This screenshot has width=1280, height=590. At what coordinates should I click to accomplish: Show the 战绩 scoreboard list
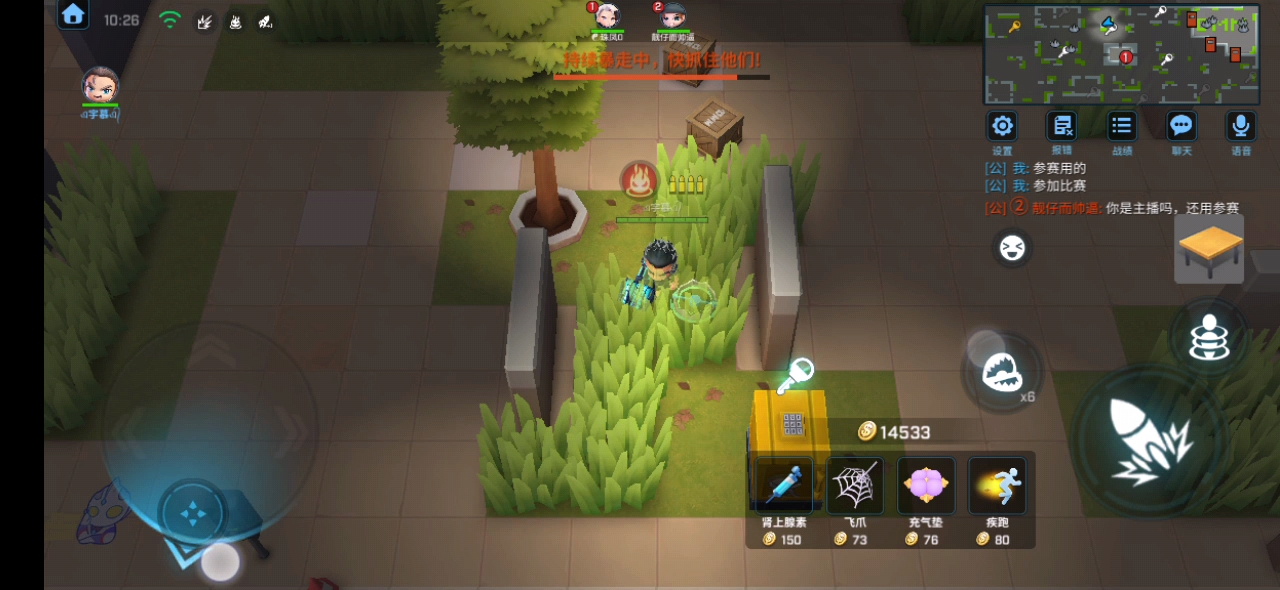pos(1122,127)
